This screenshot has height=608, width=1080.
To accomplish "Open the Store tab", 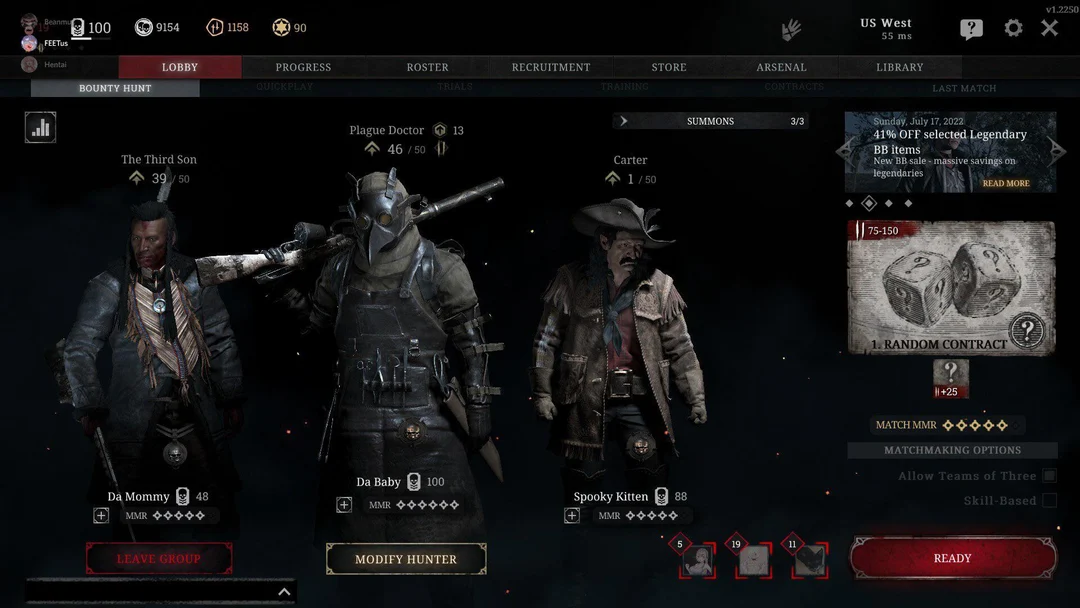I will coord(669,67).
